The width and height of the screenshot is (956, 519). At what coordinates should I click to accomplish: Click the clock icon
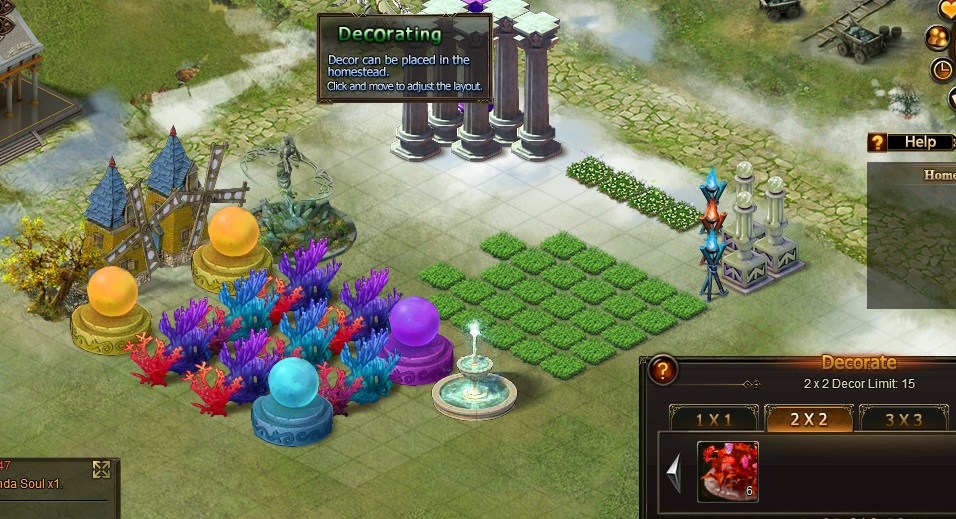[942, 70]
